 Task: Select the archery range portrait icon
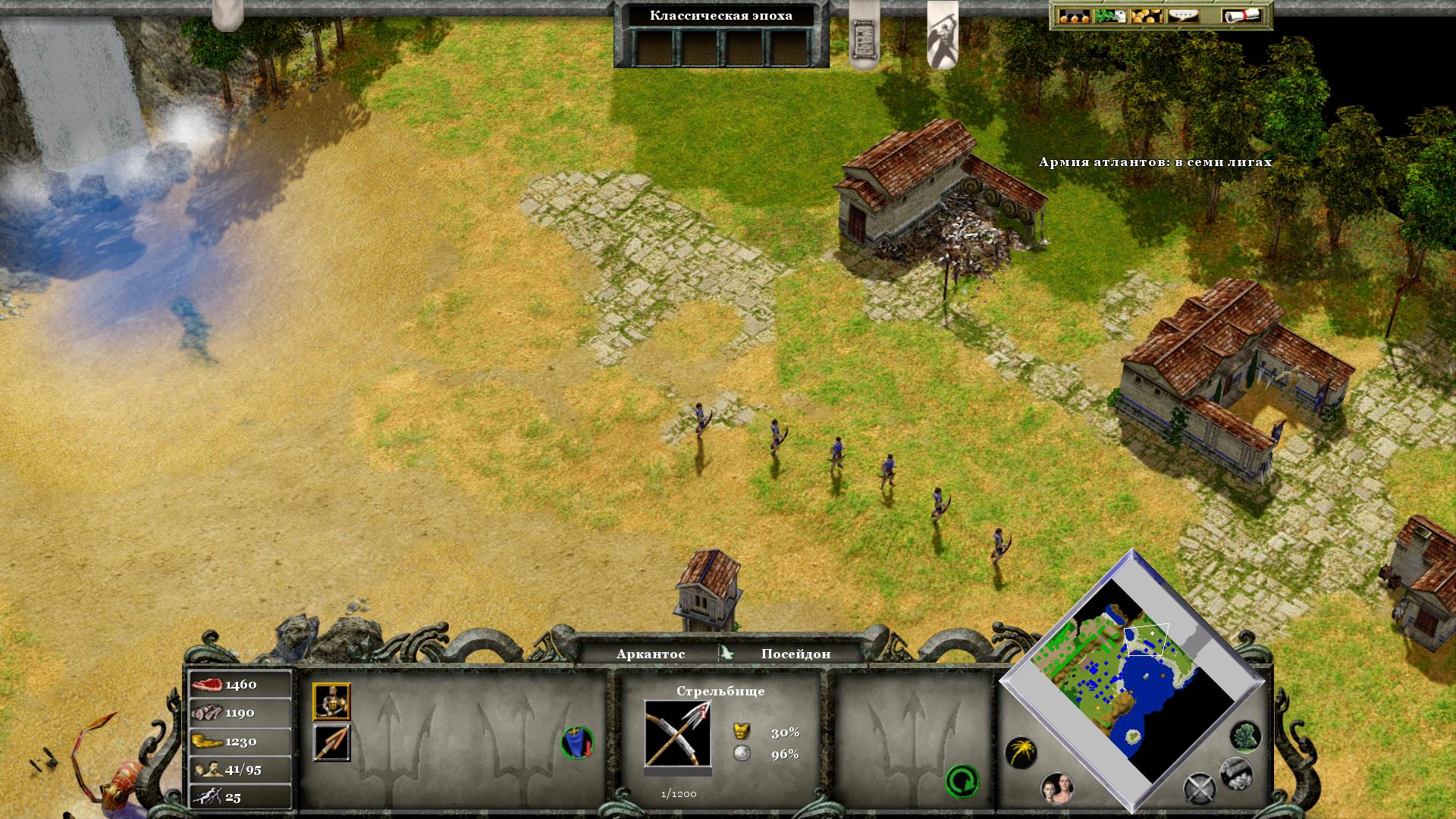[x=677, y=733]
